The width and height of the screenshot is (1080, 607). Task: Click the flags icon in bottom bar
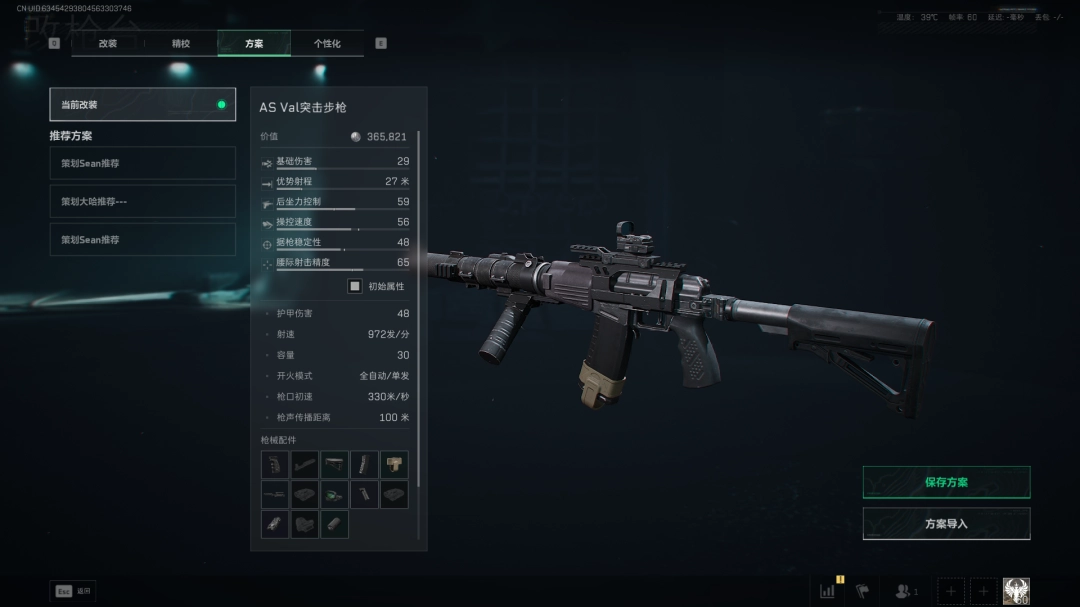point(862,591)
